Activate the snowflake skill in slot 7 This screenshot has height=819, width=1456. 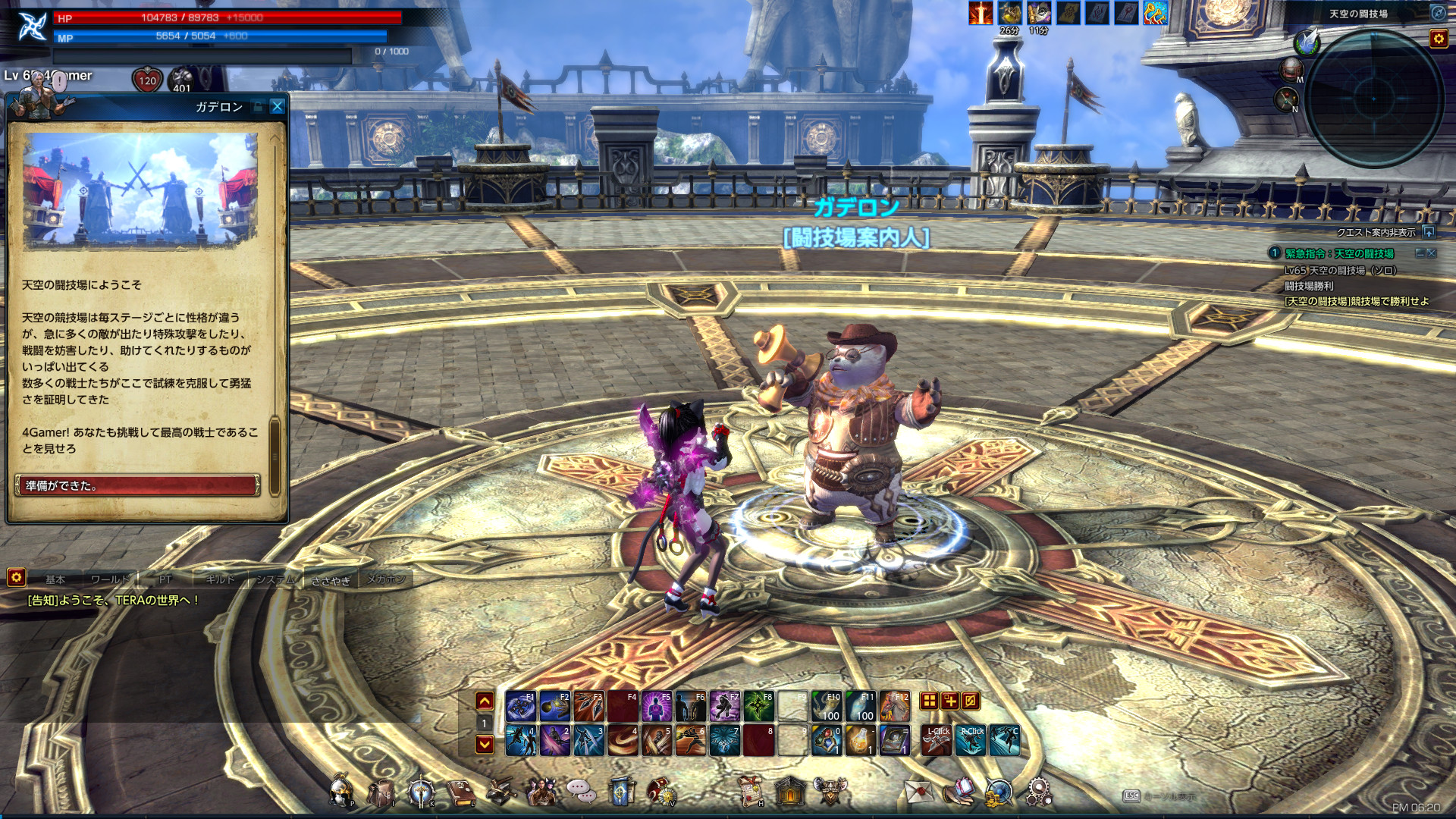pos(724,741)
